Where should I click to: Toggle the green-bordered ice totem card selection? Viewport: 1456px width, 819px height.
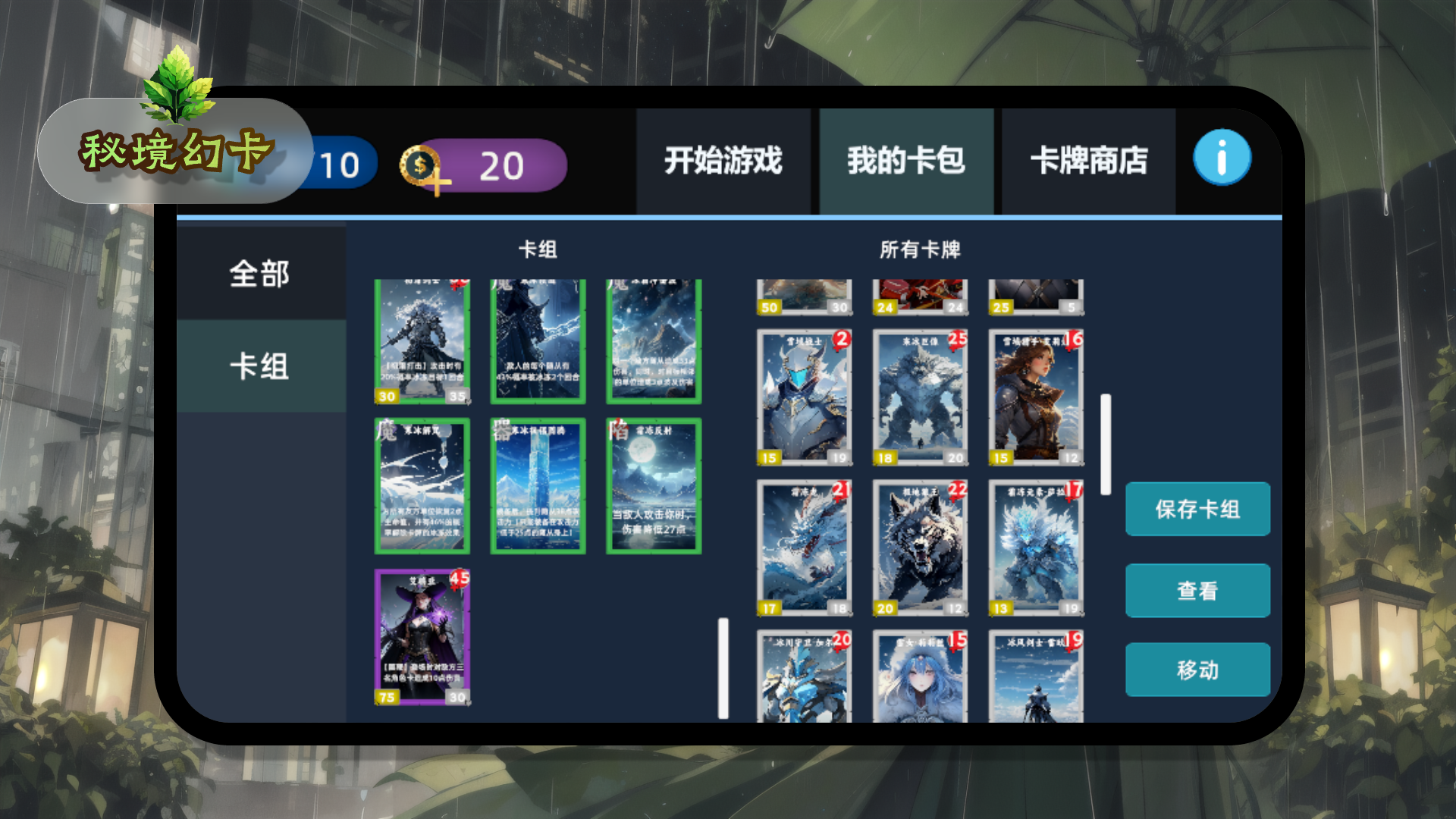pyautogui.click(x=538, y=485)
